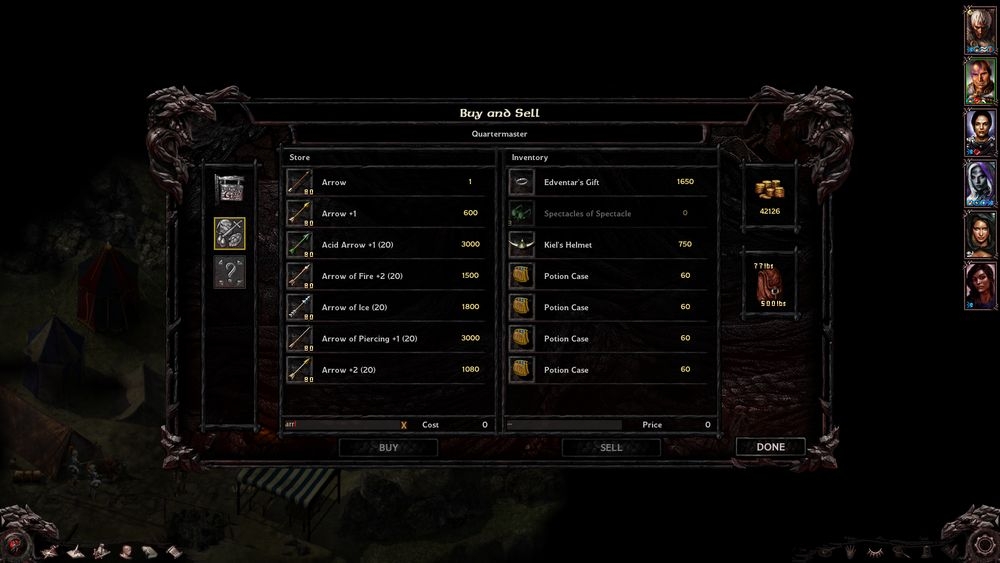Switch to the shop sign tab
Screen dimensions: 1000x563
[x=230, y=189]
